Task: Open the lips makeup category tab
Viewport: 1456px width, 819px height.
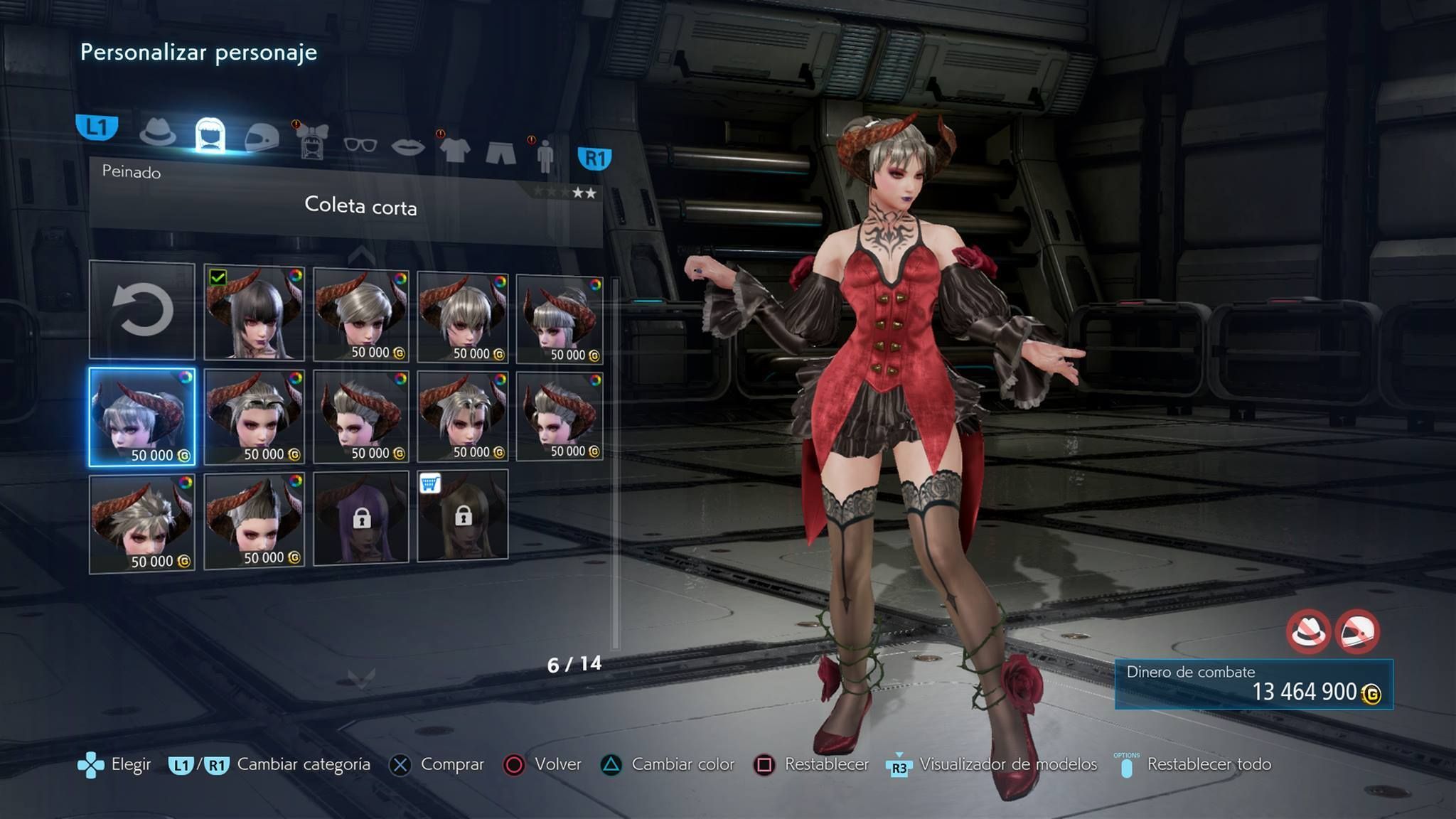Action: coord(408,147)
